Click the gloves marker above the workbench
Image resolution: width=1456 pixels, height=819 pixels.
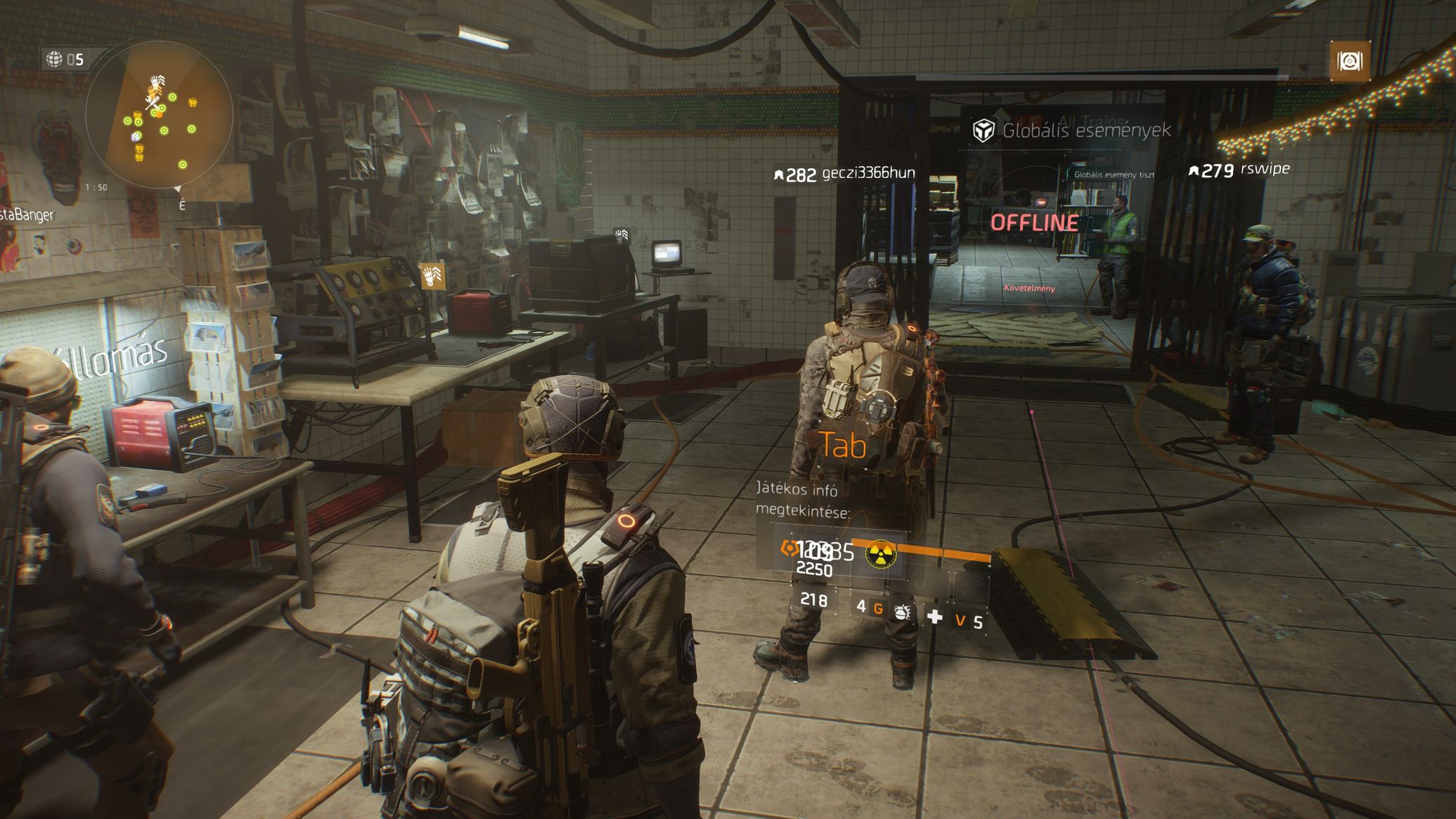pos(432,276)
